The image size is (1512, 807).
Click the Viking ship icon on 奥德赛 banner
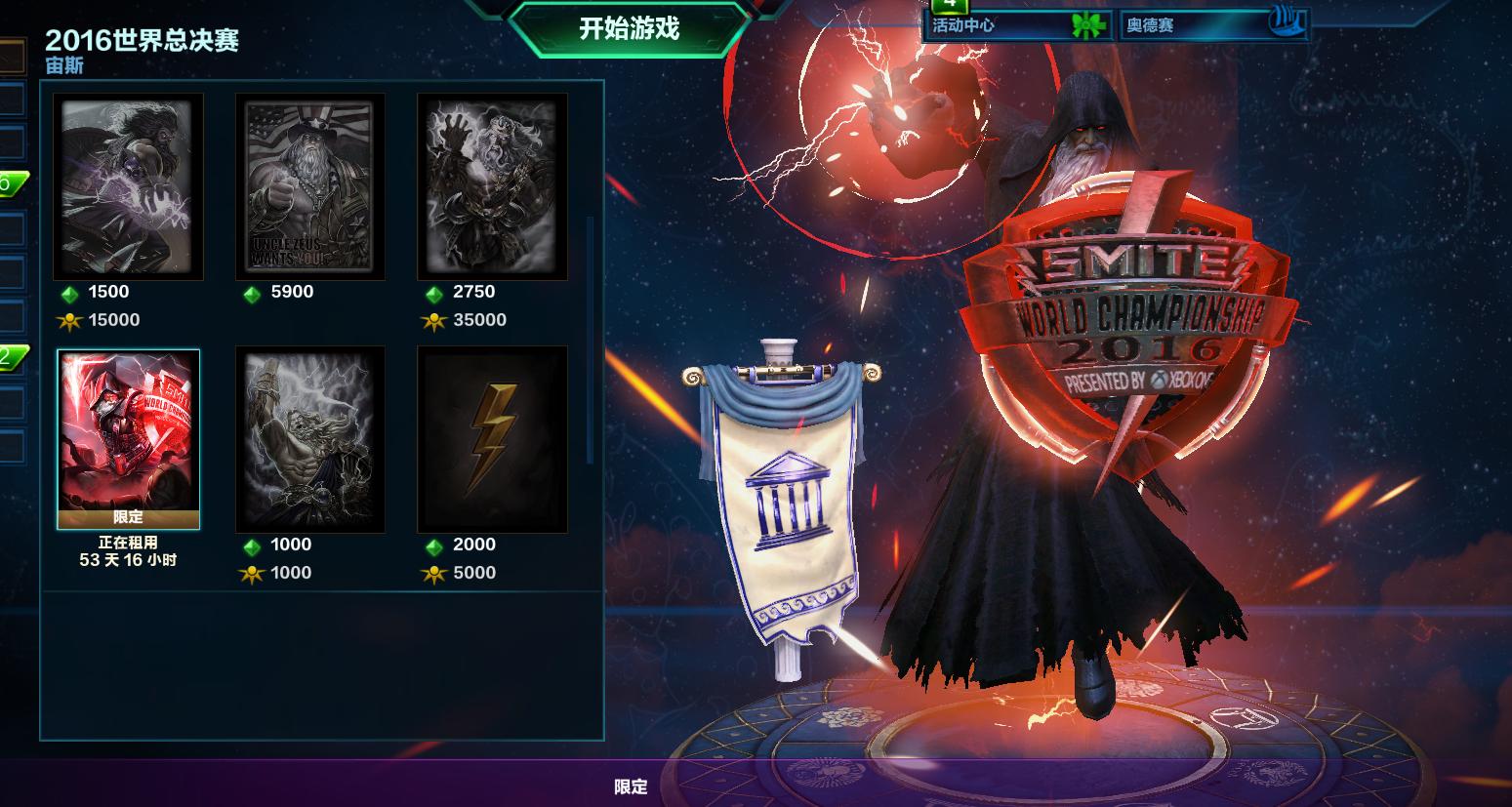[x=1286, y=22]
